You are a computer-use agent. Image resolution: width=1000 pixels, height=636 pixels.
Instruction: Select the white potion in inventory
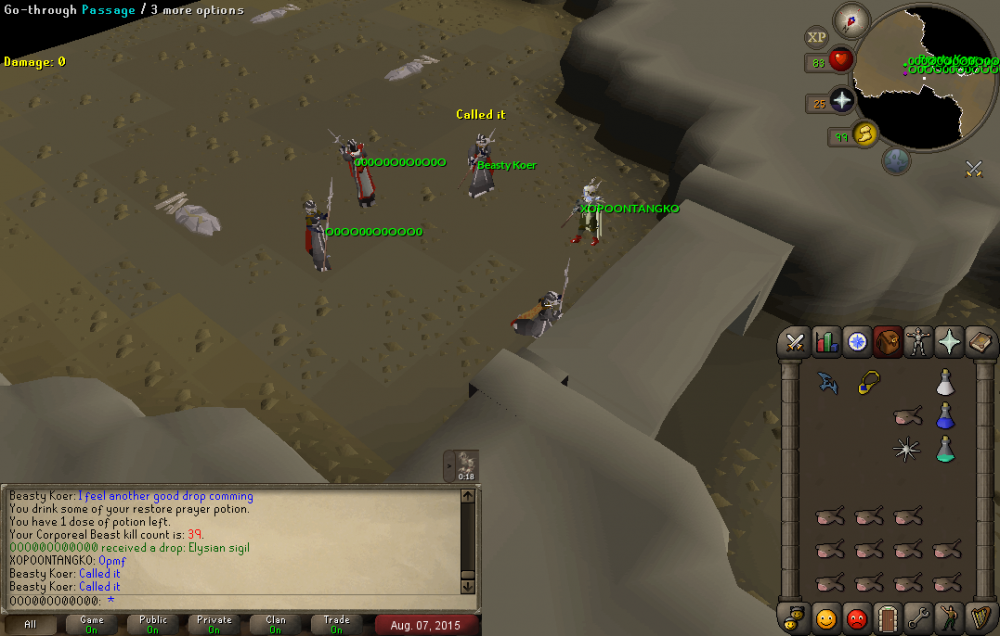(x=945, y=383)
